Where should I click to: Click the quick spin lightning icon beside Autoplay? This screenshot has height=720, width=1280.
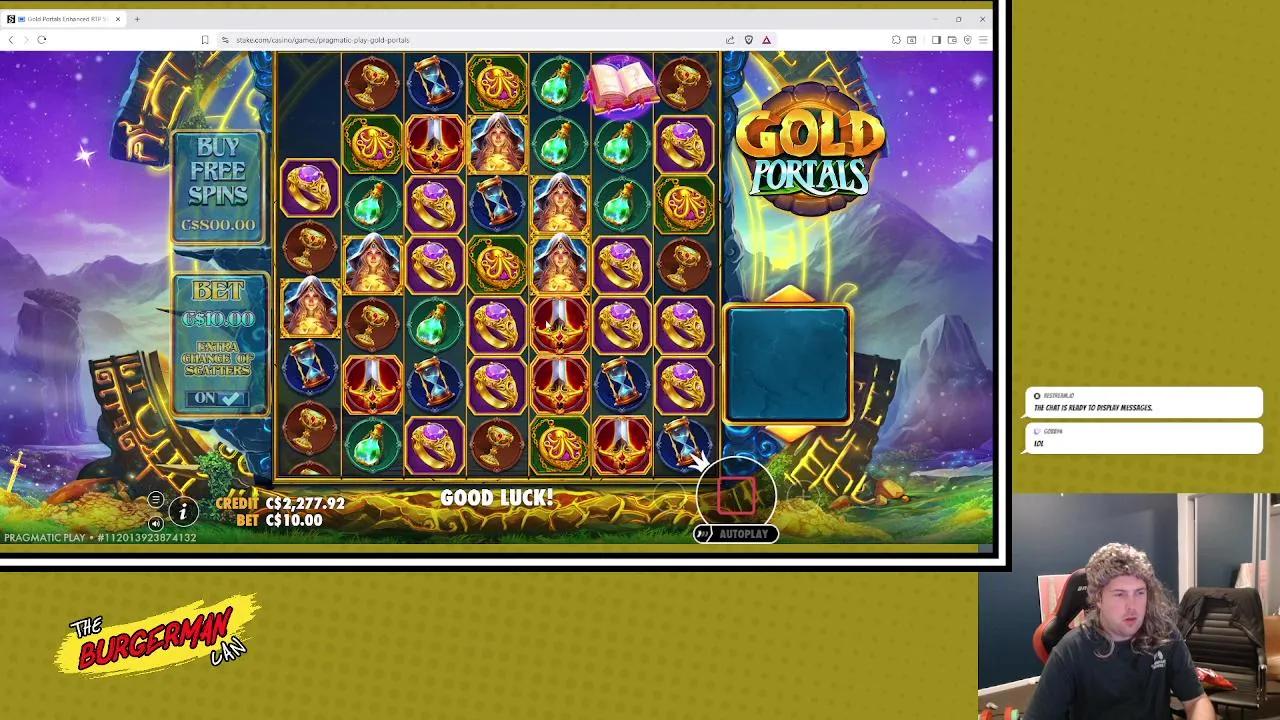coord(704,534)
